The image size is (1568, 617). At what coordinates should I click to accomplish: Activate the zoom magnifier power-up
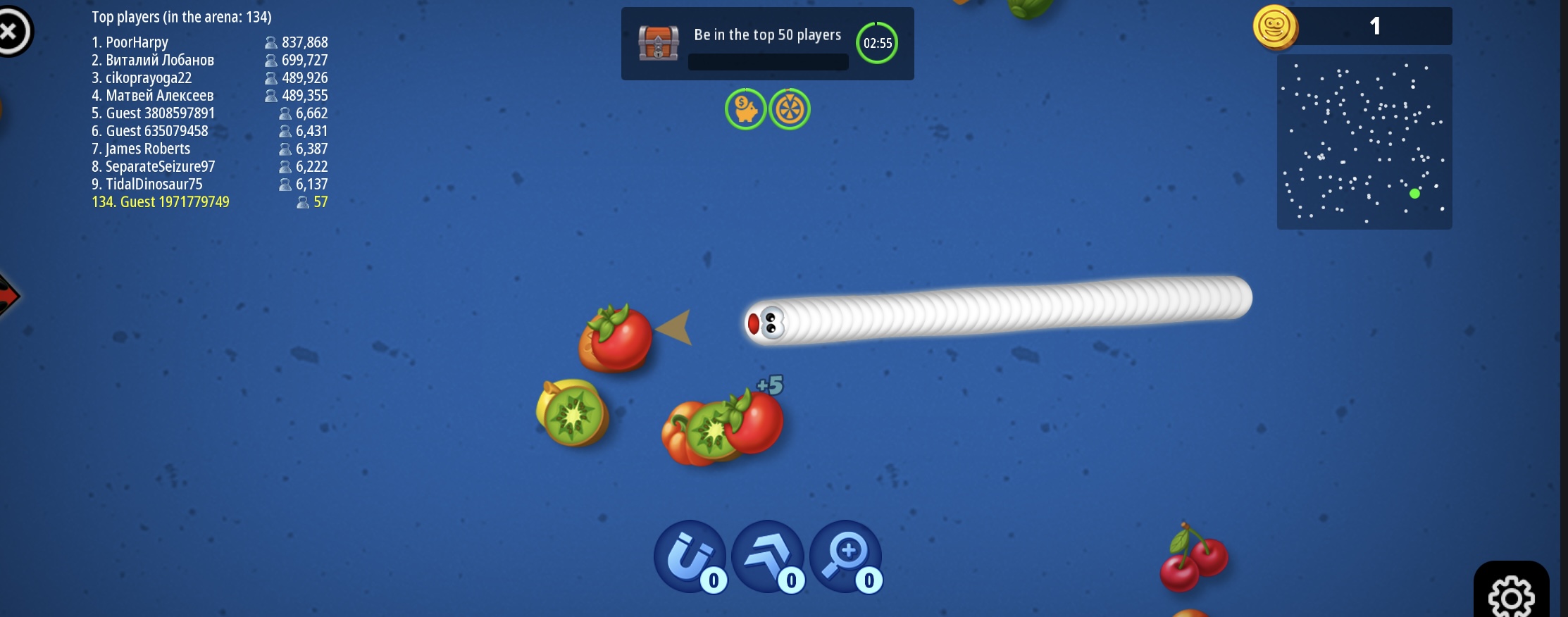845,556
